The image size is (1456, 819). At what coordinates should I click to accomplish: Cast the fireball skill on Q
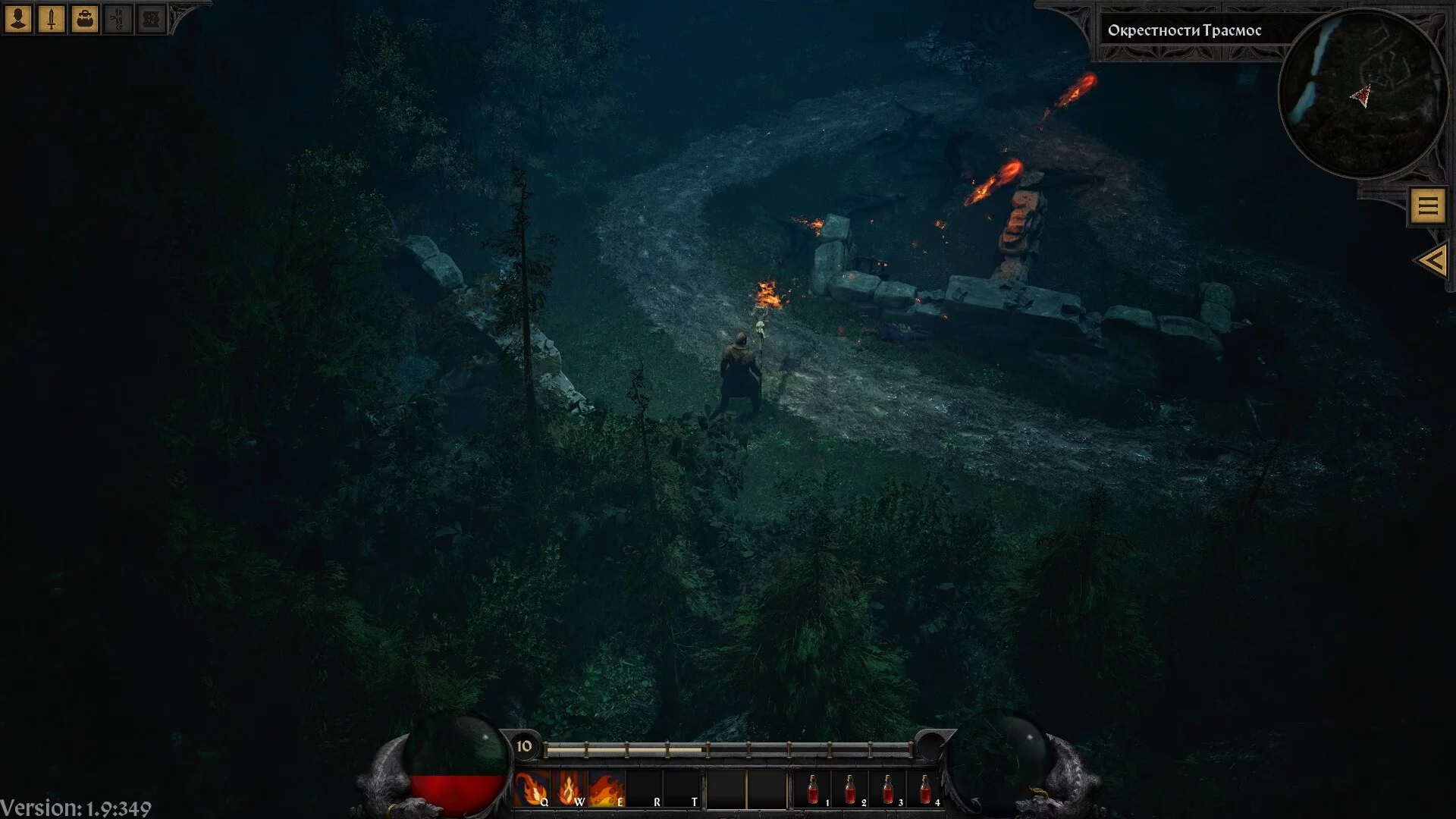(532, 790)
